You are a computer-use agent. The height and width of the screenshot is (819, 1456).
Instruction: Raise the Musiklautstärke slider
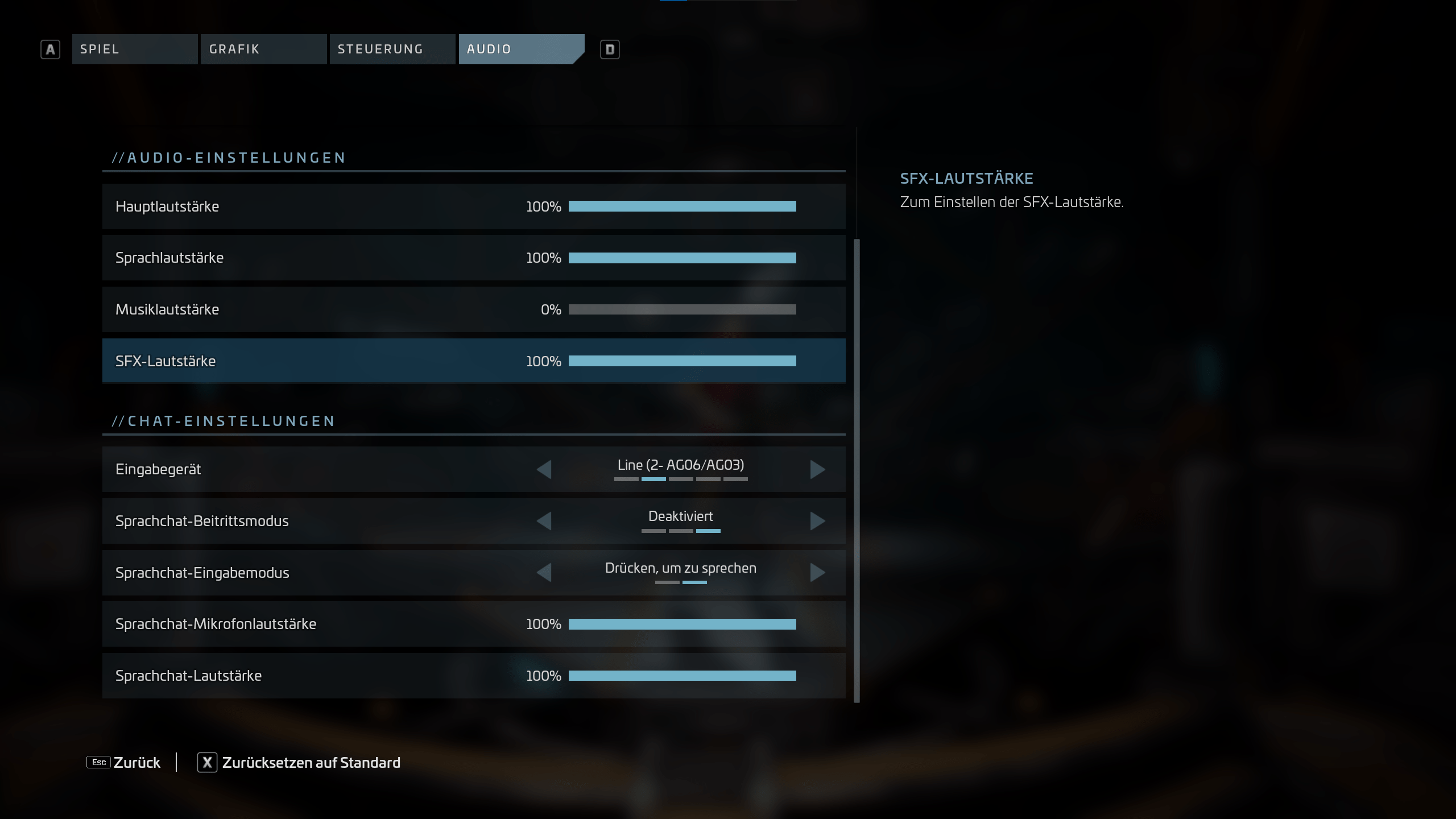coord(682,309)
